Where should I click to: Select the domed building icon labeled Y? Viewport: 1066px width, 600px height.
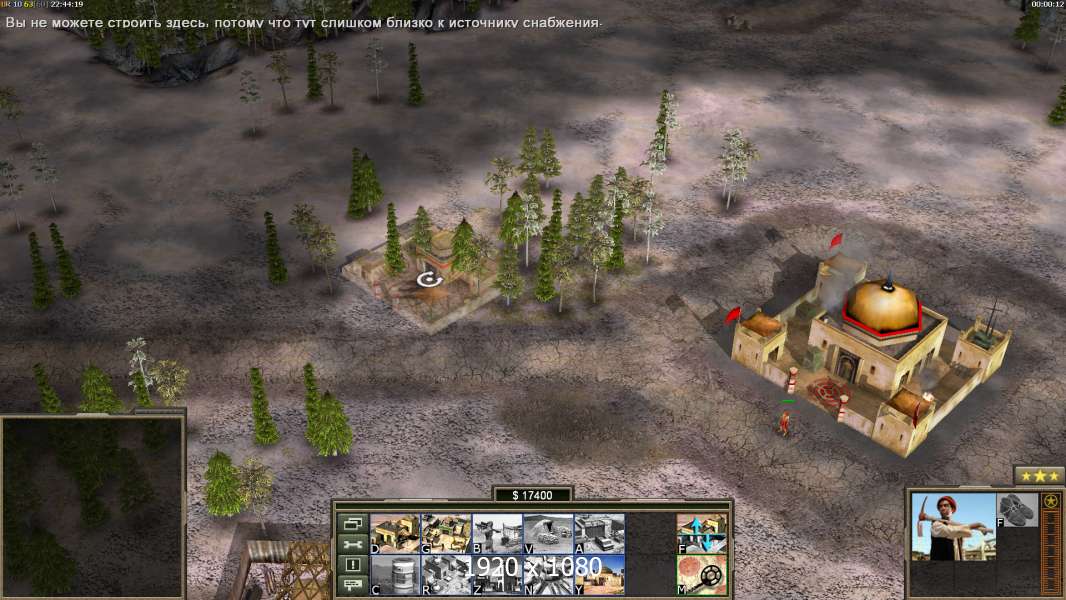pos(599,574)
